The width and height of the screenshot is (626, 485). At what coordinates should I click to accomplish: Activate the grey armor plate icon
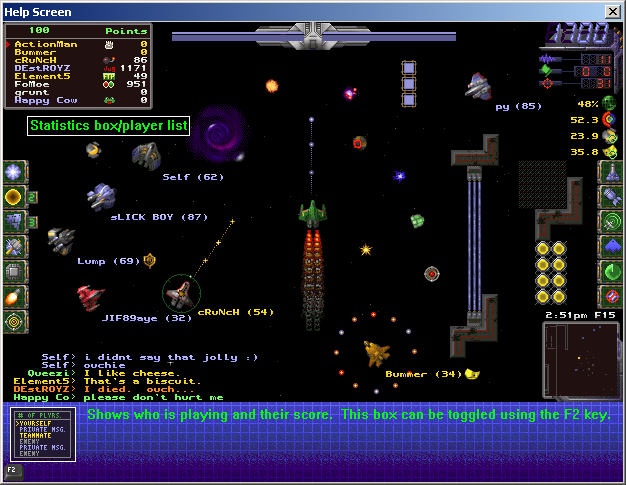(x=14, y=271)
